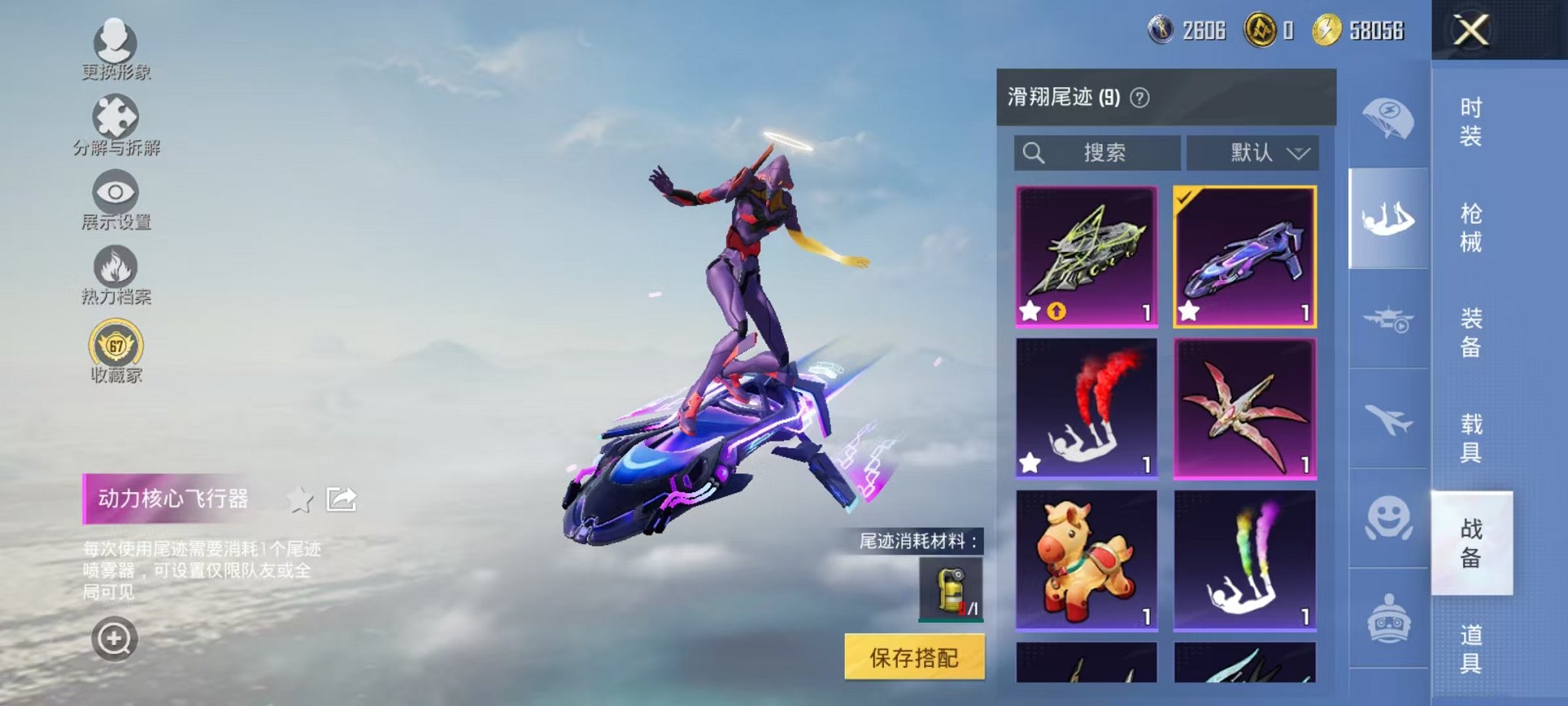This screenshot has width=1568, height=706.
Task: Tap the 搜索 search input field
Action: click(1099, 152)
